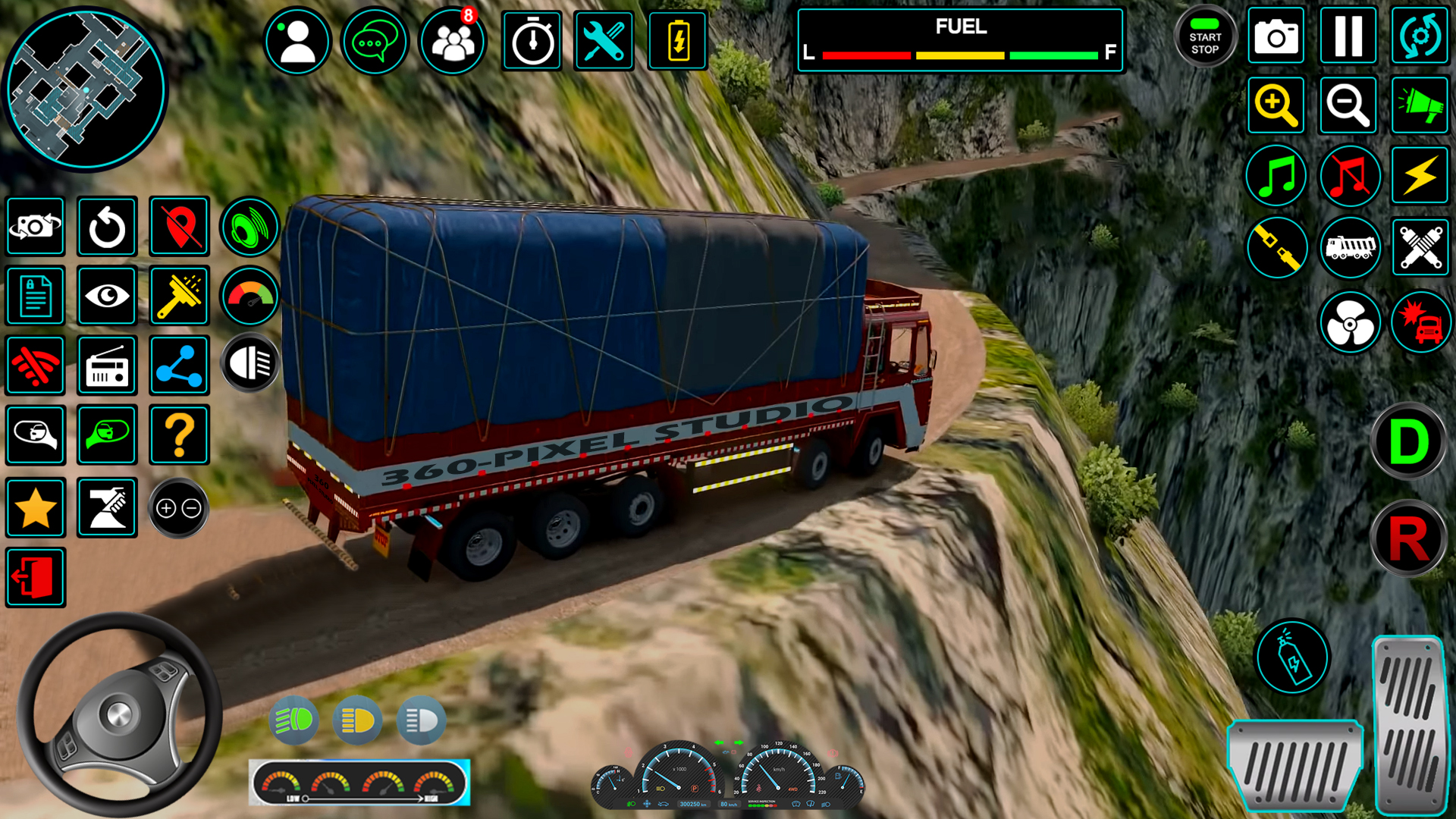Pause the game
Viewport: 1456px width, 819px height.
[1348, 36]
